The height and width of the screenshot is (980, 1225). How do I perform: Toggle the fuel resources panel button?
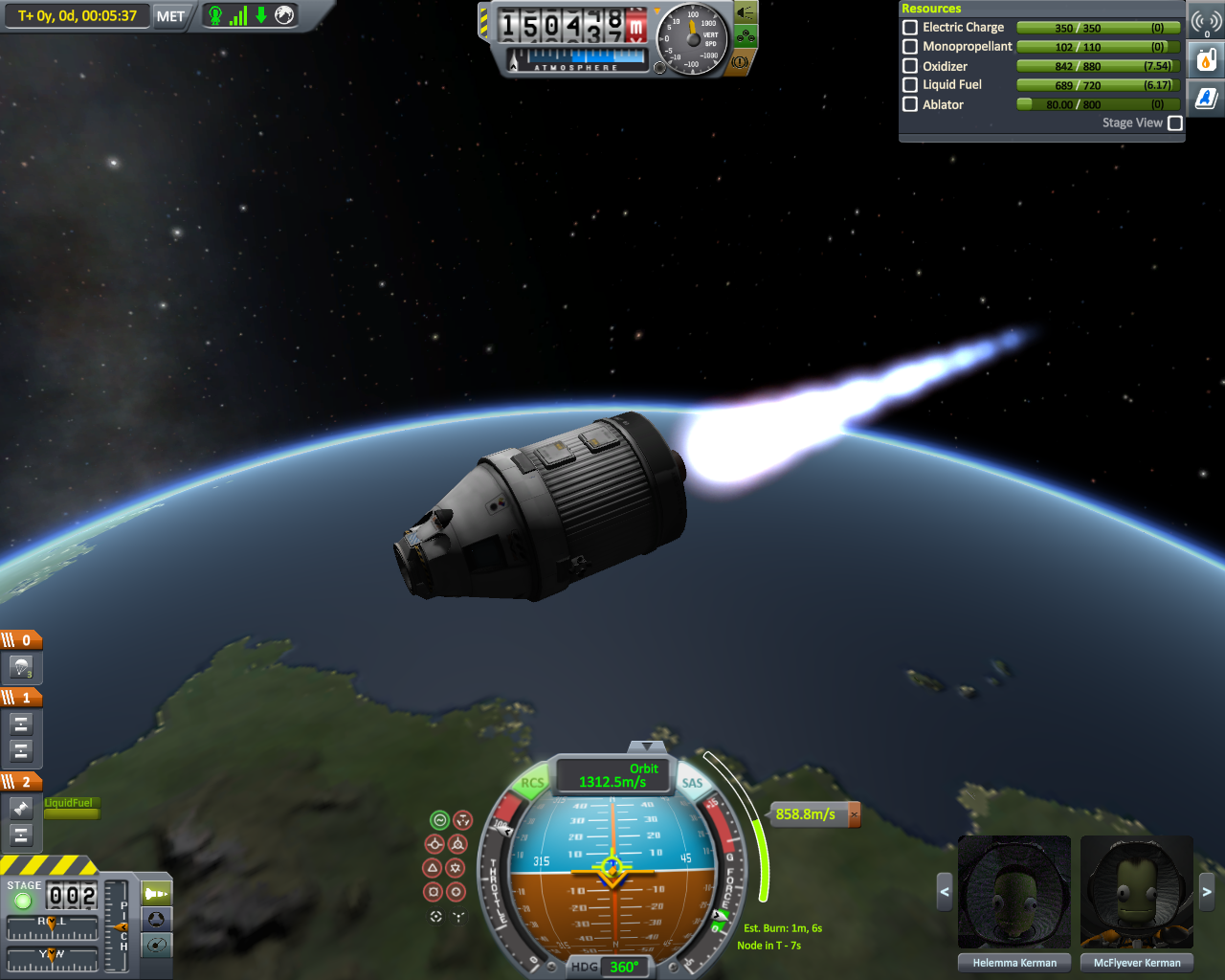point(1206,59)
